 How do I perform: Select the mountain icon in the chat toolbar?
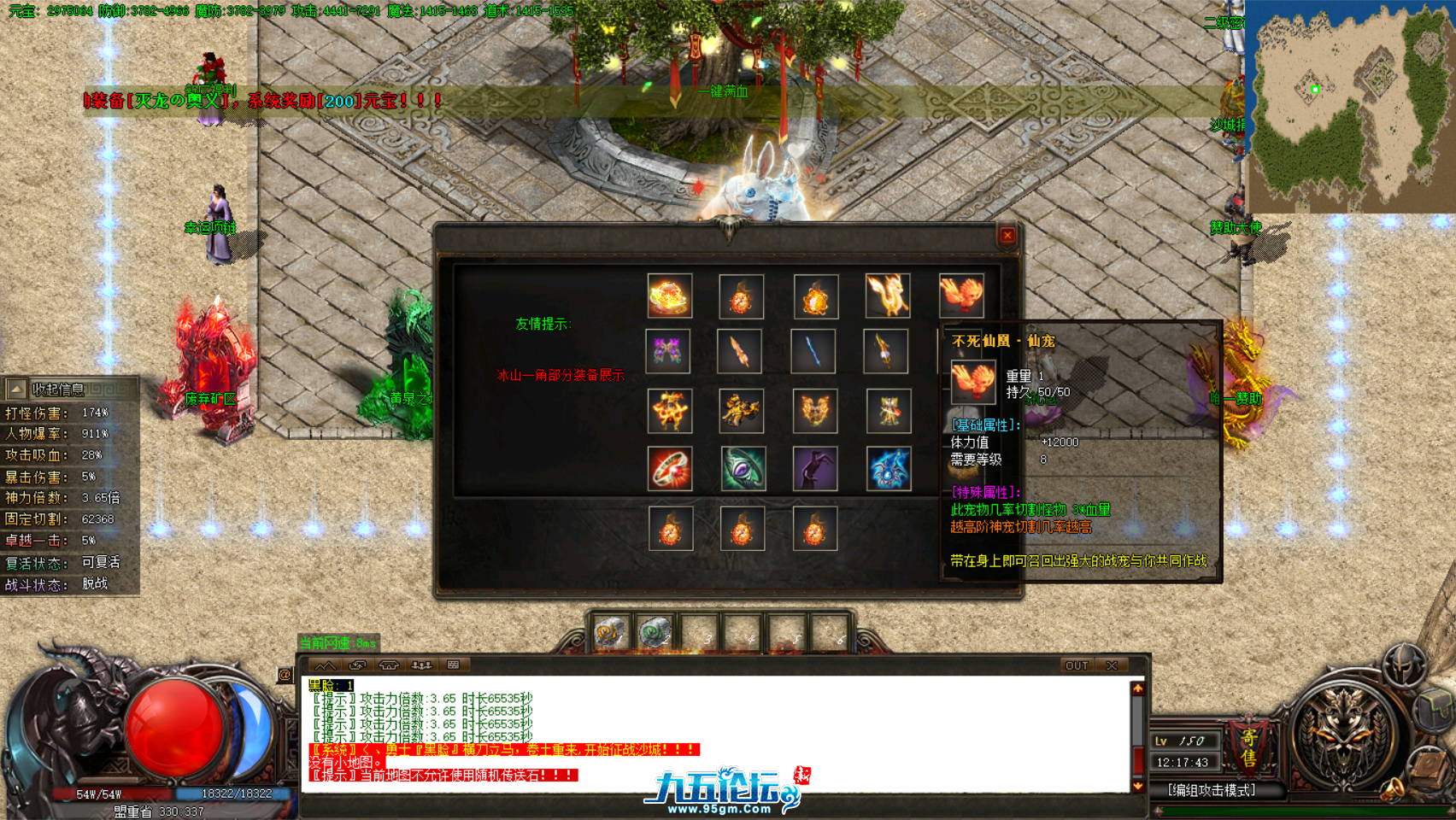[326, 665]
